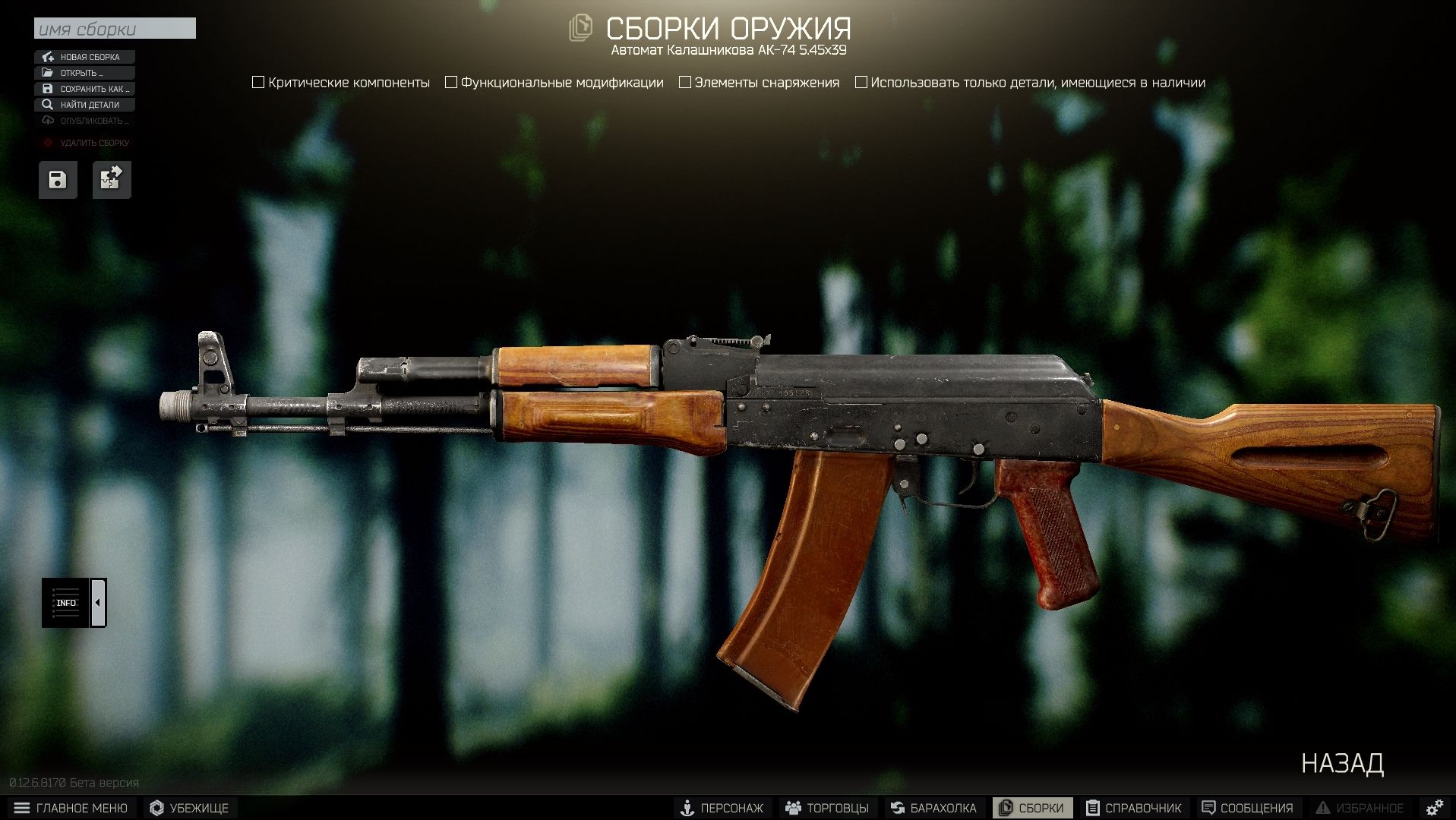
Task: Click the diskette icon on СОХРАНИТЬ КАК
Action: point(48,89)
